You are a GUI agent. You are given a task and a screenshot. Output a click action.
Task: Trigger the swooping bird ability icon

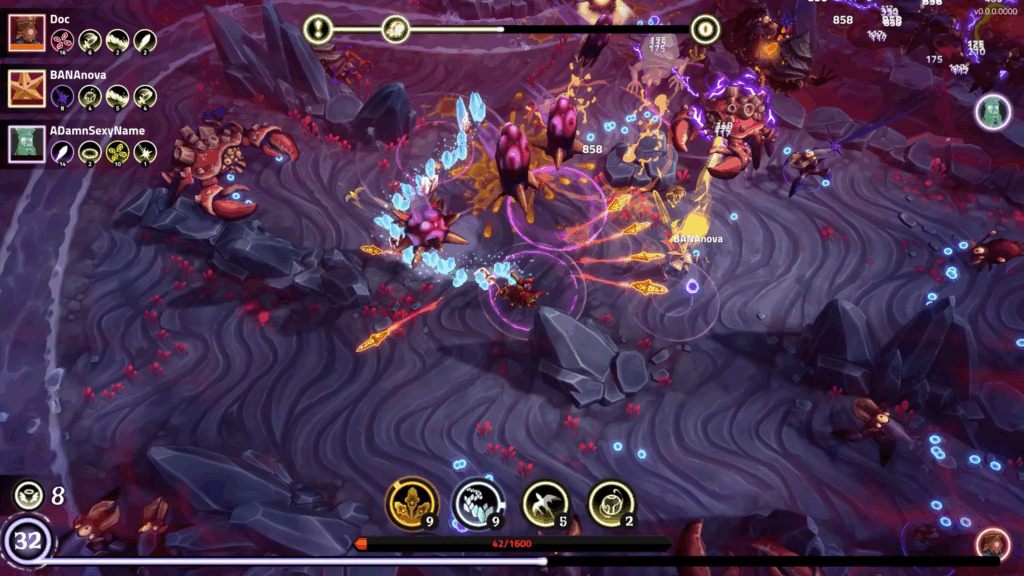pos(546,502)
